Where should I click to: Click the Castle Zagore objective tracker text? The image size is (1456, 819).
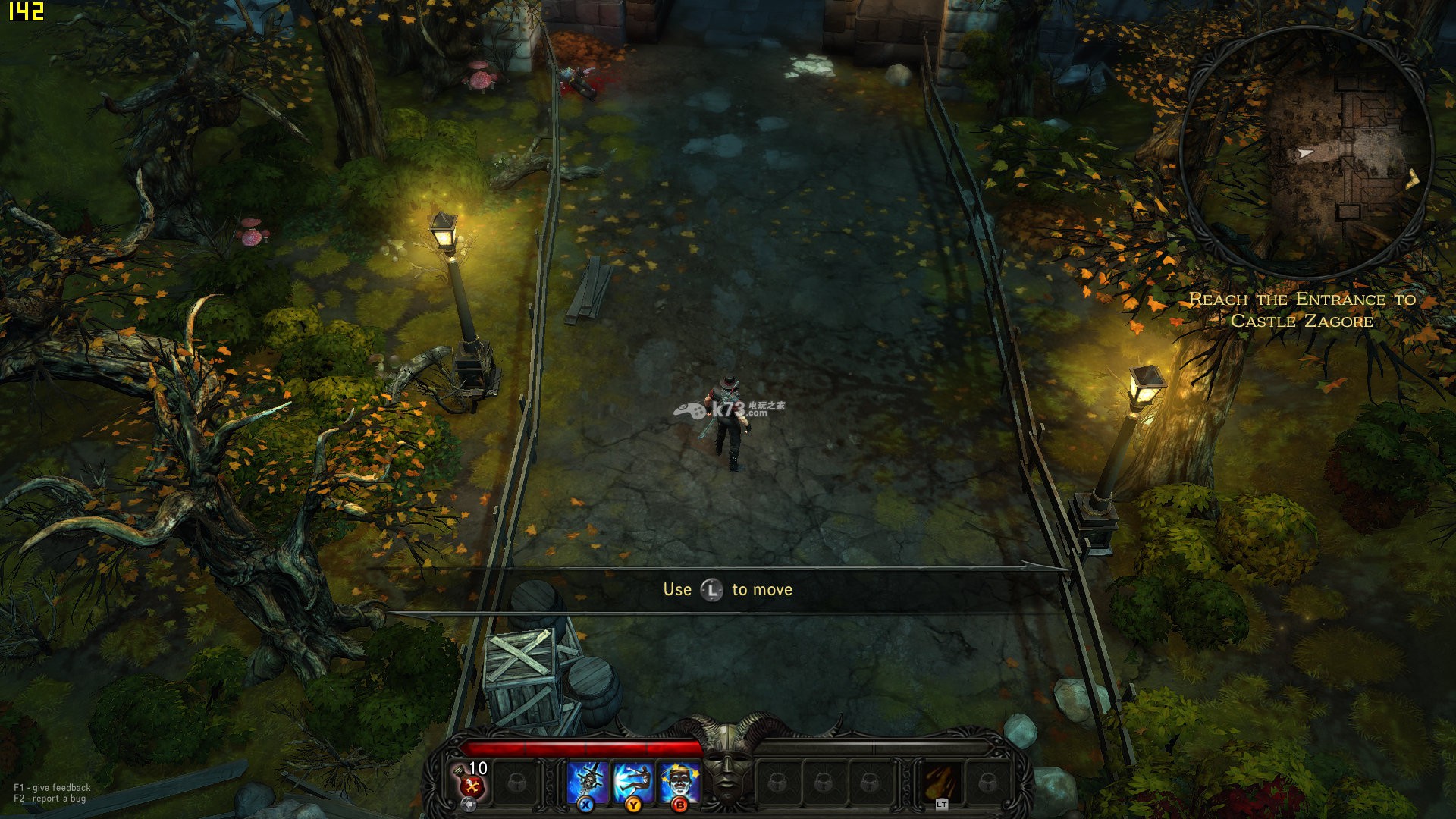click(1302, 310)
